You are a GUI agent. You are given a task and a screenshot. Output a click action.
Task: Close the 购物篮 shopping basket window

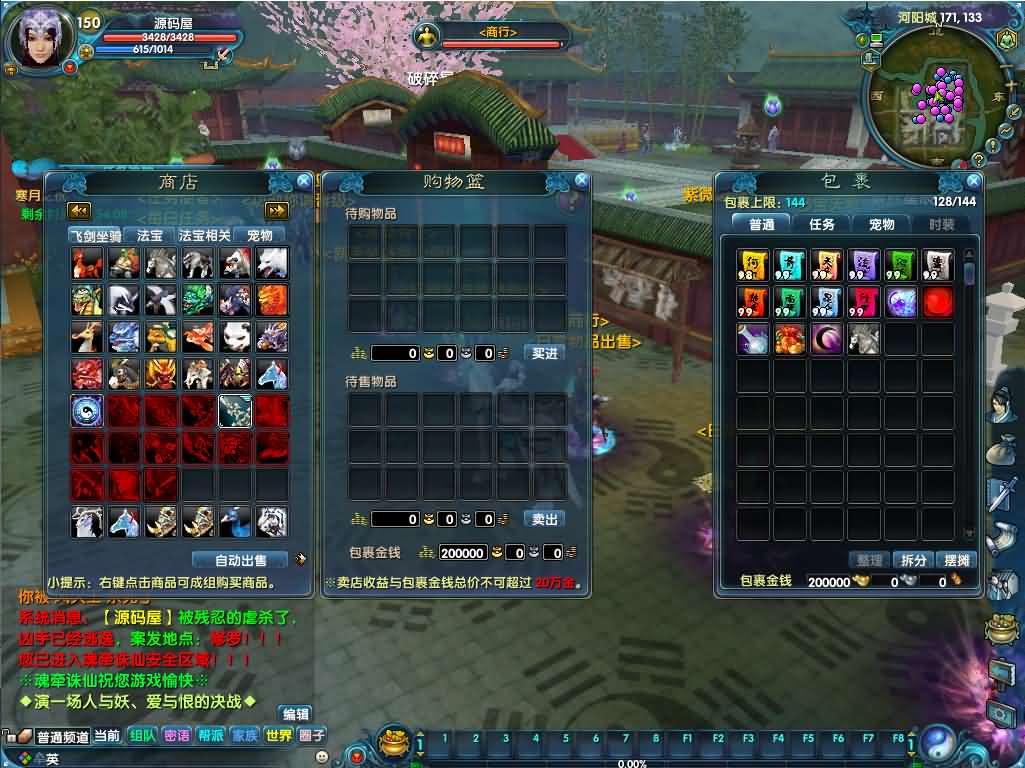pyautogui.click(x=581, y=181)
